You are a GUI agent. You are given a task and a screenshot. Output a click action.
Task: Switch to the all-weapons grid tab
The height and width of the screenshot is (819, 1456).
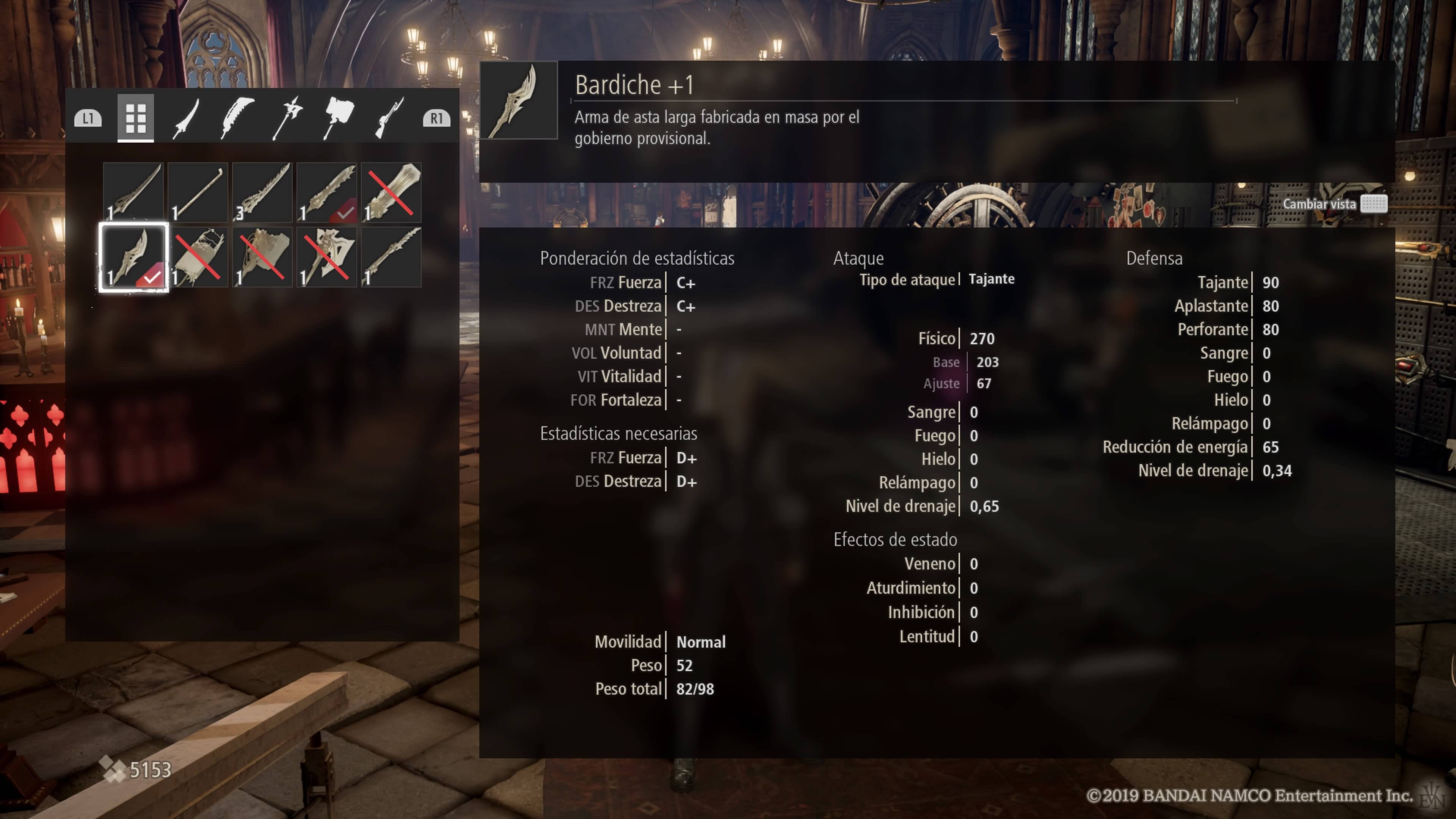tap(136, 118)
